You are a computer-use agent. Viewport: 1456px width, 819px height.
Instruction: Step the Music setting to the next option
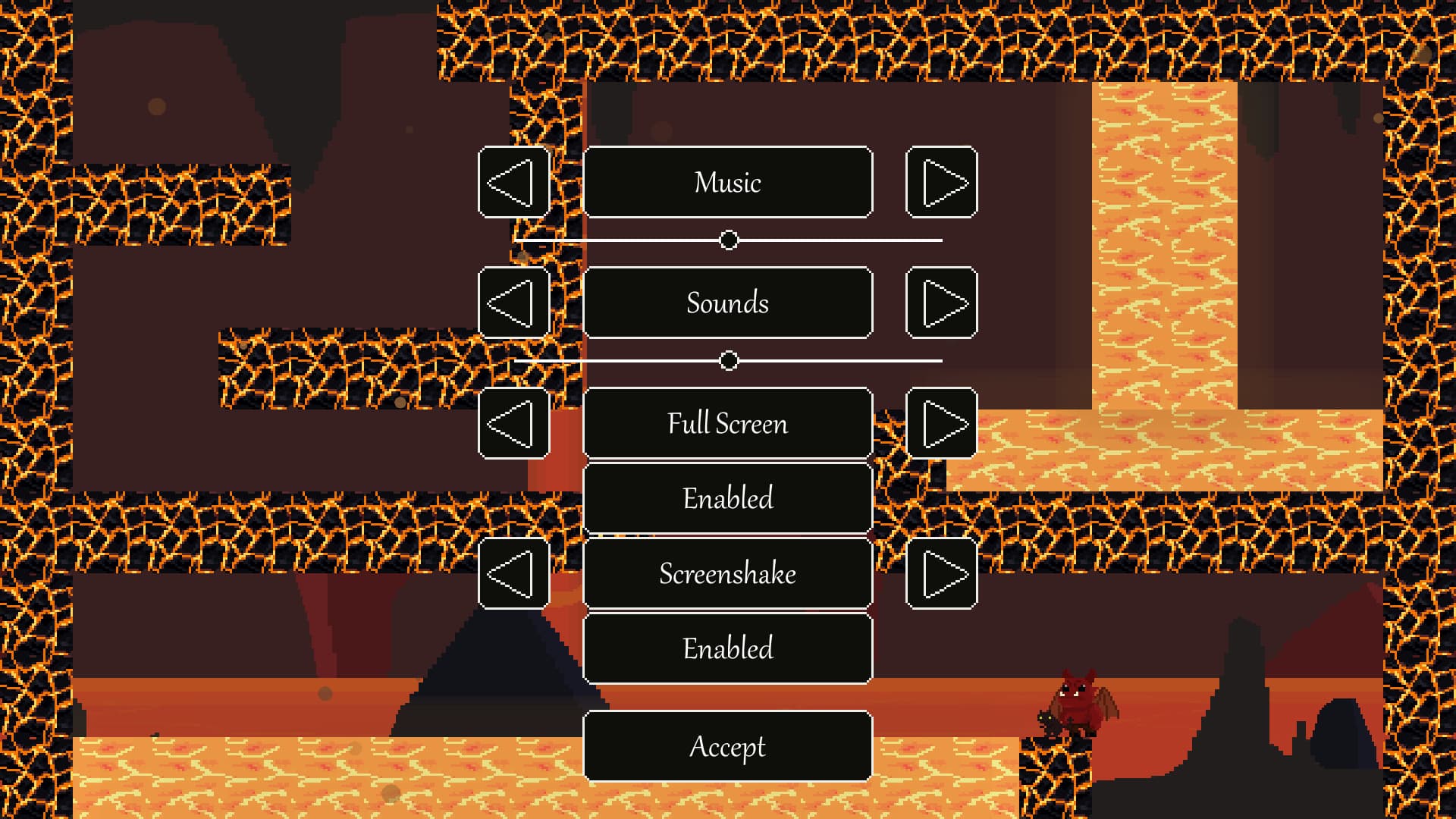pos(942,182)
